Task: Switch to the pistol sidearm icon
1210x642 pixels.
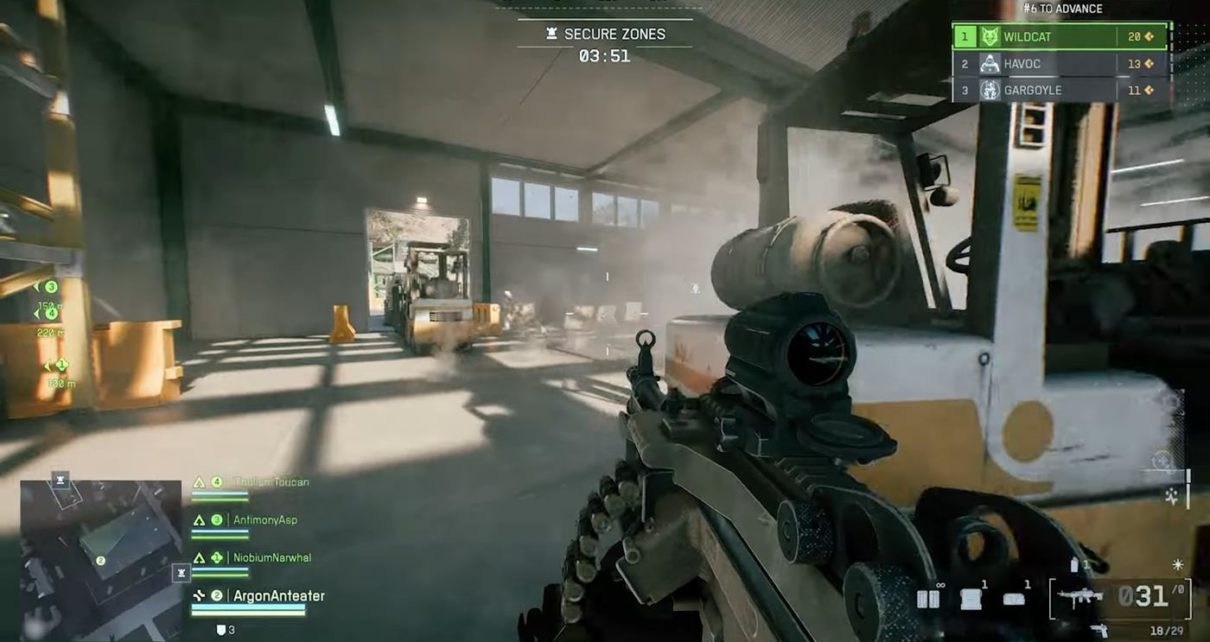Action: [1098, 629]
